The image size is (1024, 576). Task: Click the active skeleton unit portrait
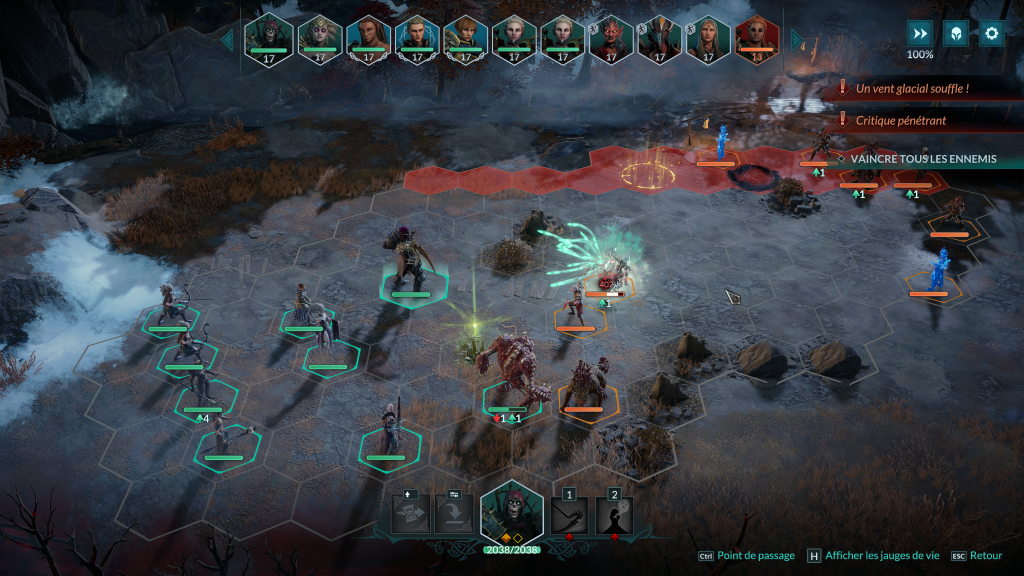pos(512,514)
